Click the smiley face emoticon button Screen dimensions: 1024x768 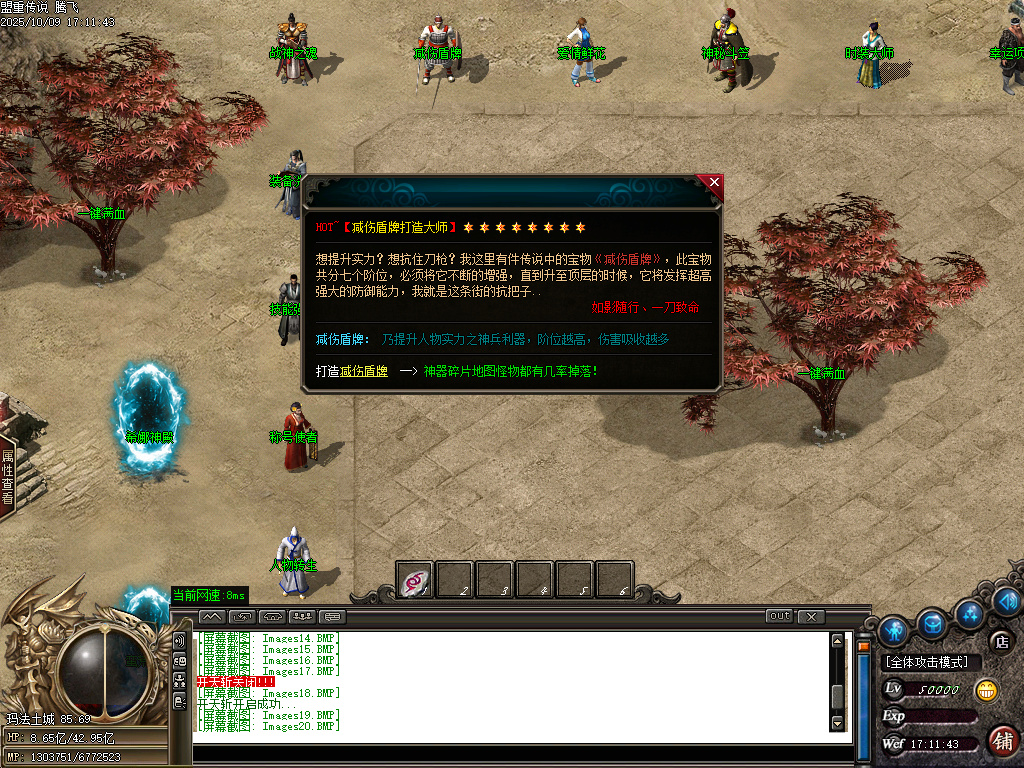987,690
